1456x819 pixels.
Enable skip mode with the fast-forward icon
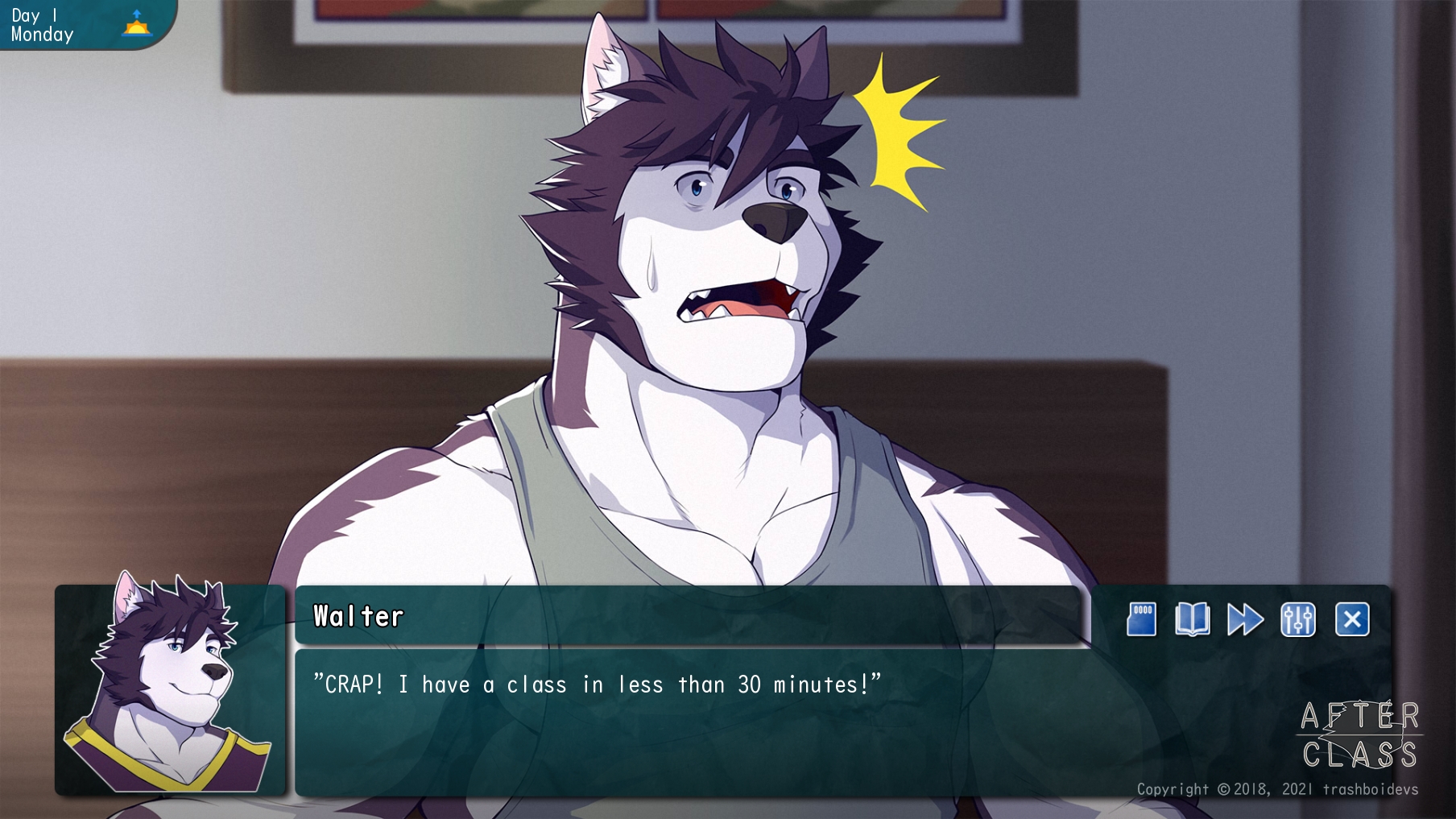[1246, 620]
